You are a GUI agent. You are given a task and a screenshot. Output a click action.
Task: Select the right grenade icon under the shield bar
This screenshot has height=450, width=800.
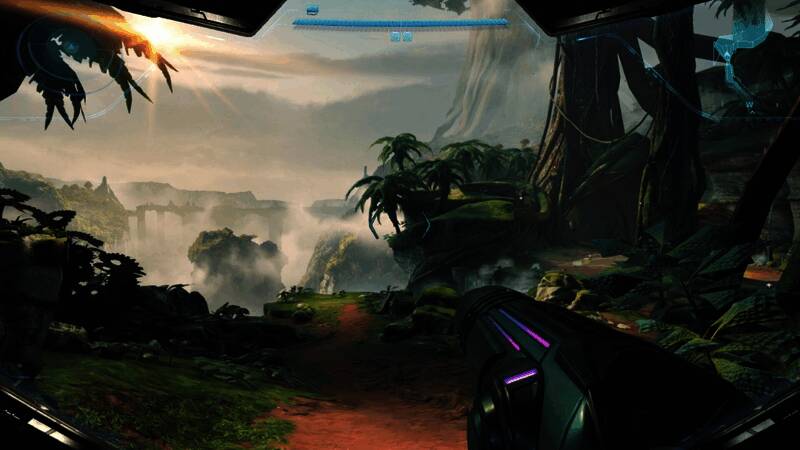pyautogui.click(x=407, y=37)
